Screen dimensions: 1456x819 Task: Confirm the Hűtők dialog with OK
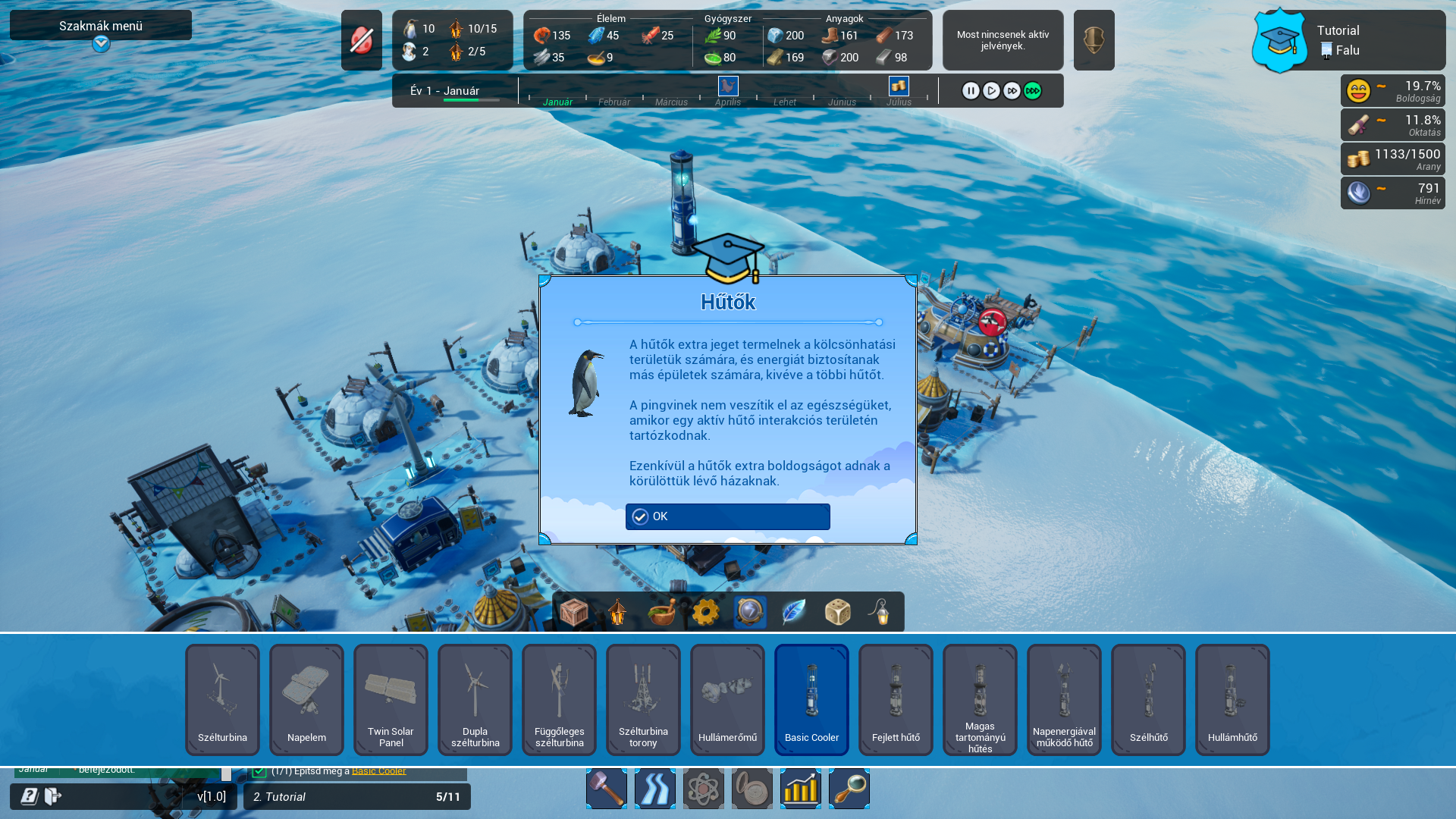tap(727, 516)
